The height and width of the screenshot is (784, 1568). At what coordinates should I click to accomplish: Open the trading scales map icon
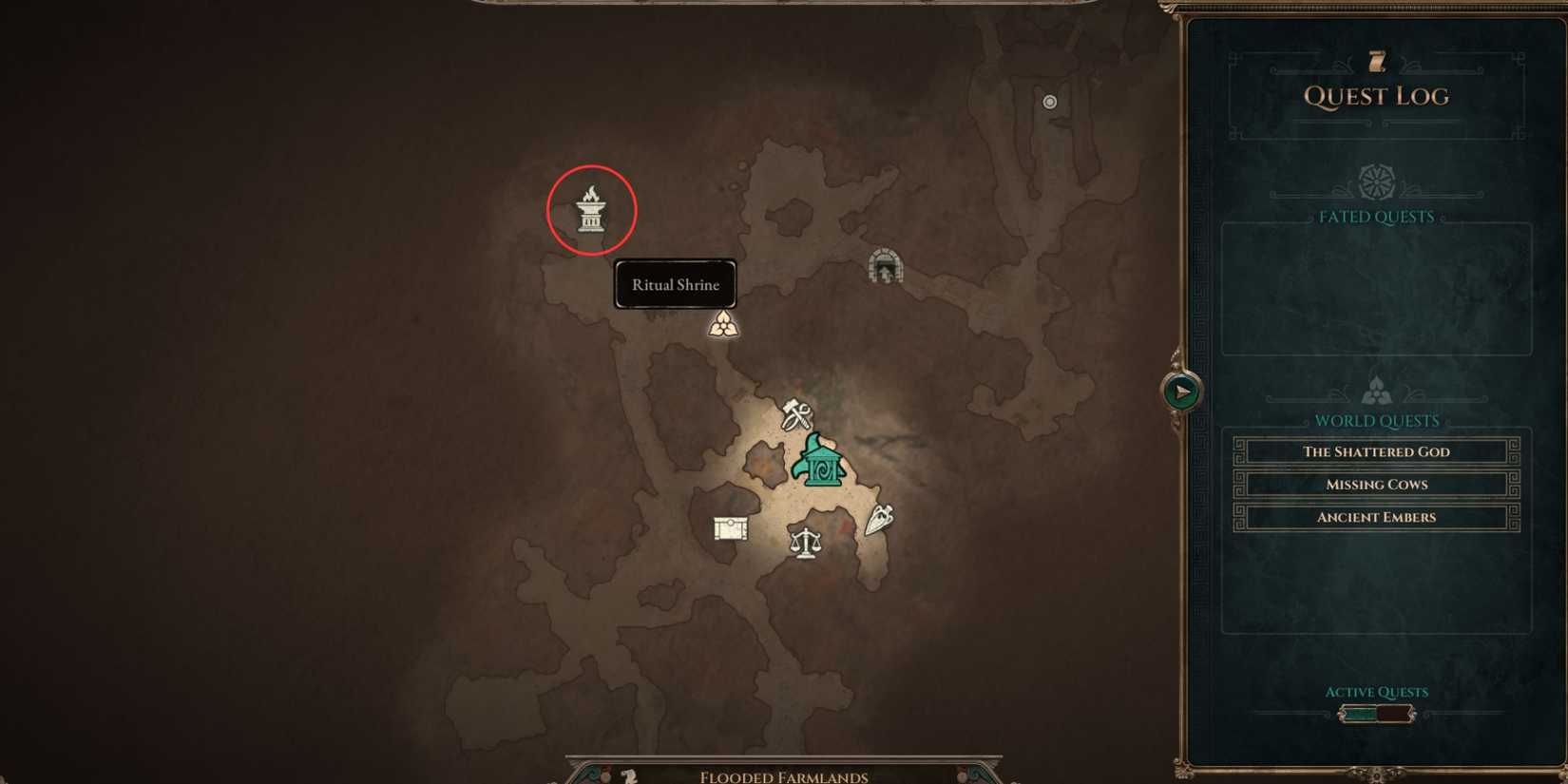[804, 542]
